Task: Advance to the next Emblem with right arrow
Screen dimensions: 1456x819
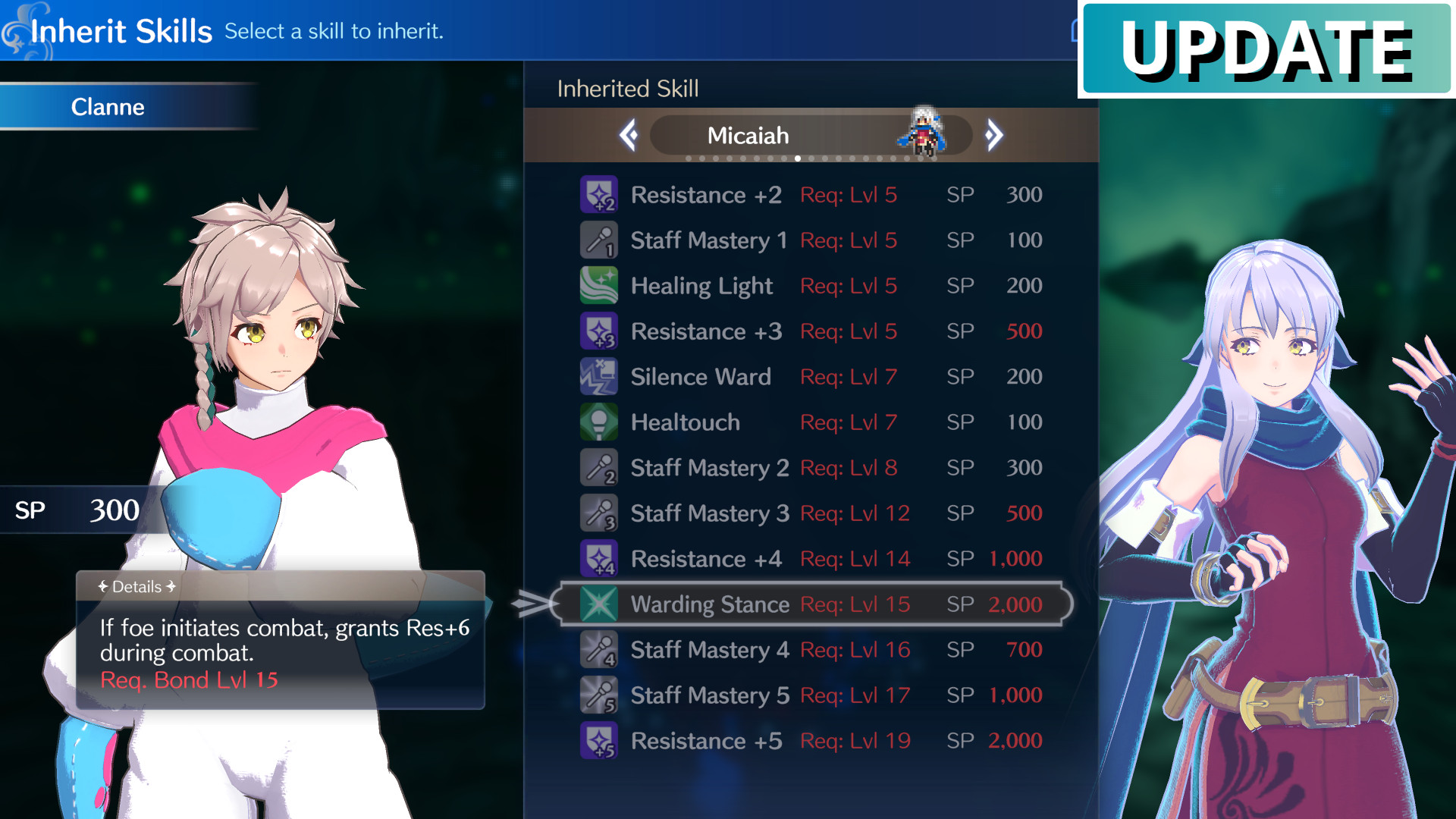Action: (x=993, y=134)
